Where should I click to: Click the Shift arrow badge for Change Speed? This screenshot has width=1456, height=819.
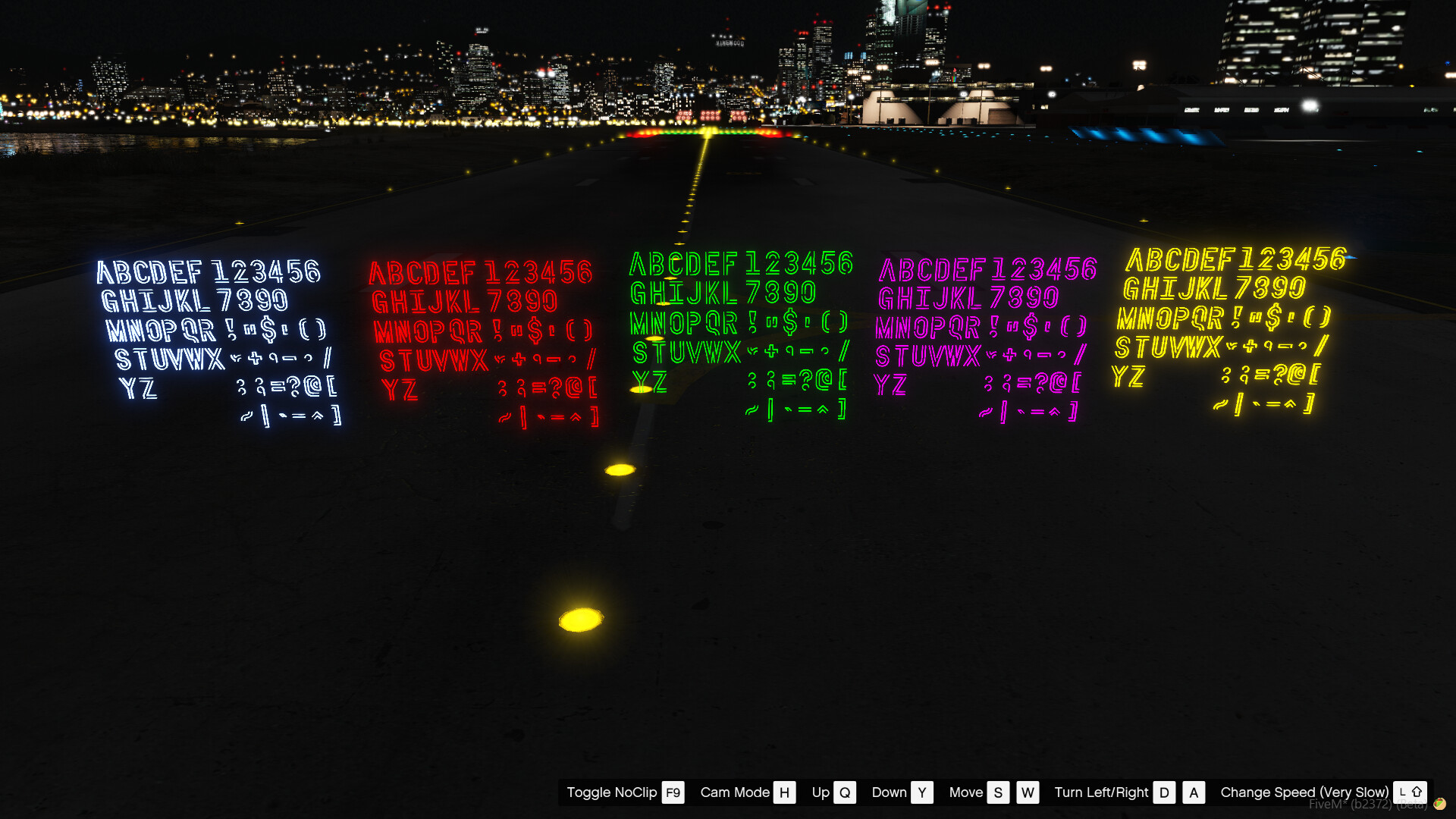click(1417, 792)
